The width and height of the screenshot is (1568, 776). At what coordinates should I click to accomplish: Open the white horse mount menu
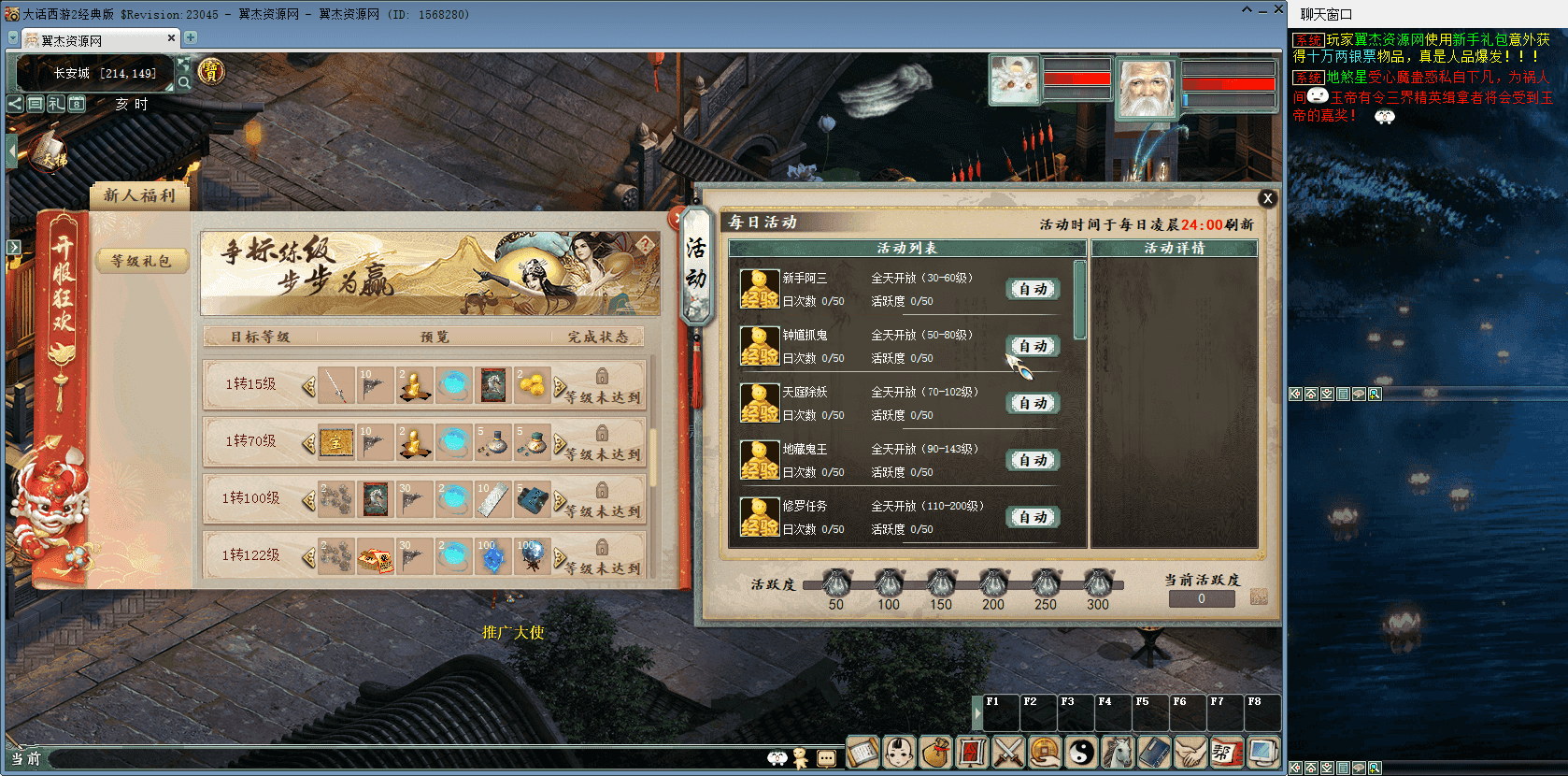(x=1118, y=751)
